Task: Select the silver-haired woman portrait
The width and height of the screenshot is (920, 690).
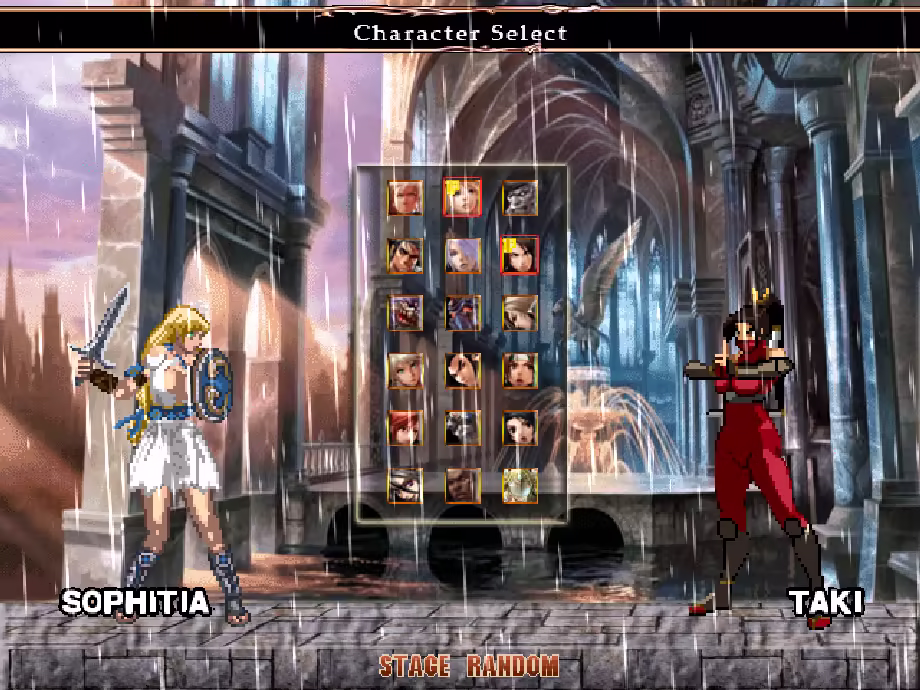Action: click(462, 254)
